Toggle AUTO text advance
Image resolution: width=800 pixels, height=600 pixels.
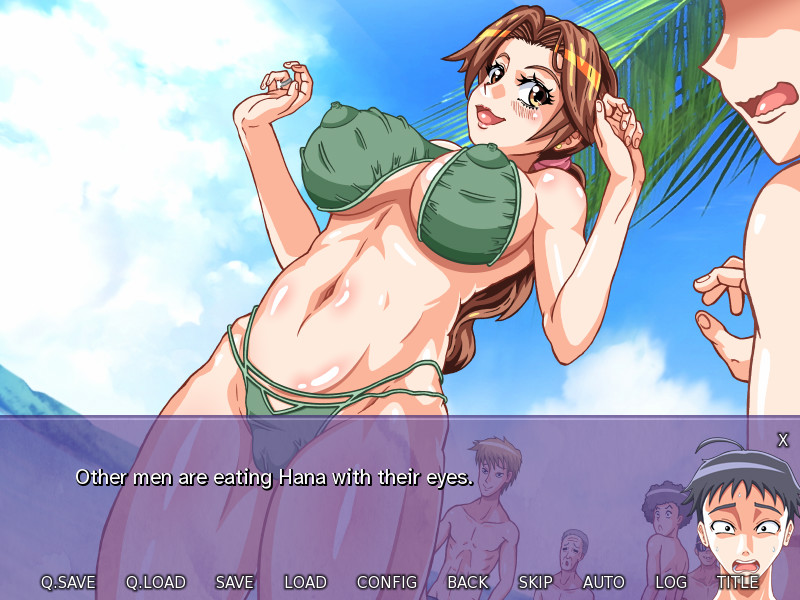pyautogui.click(x=604, y=582)
